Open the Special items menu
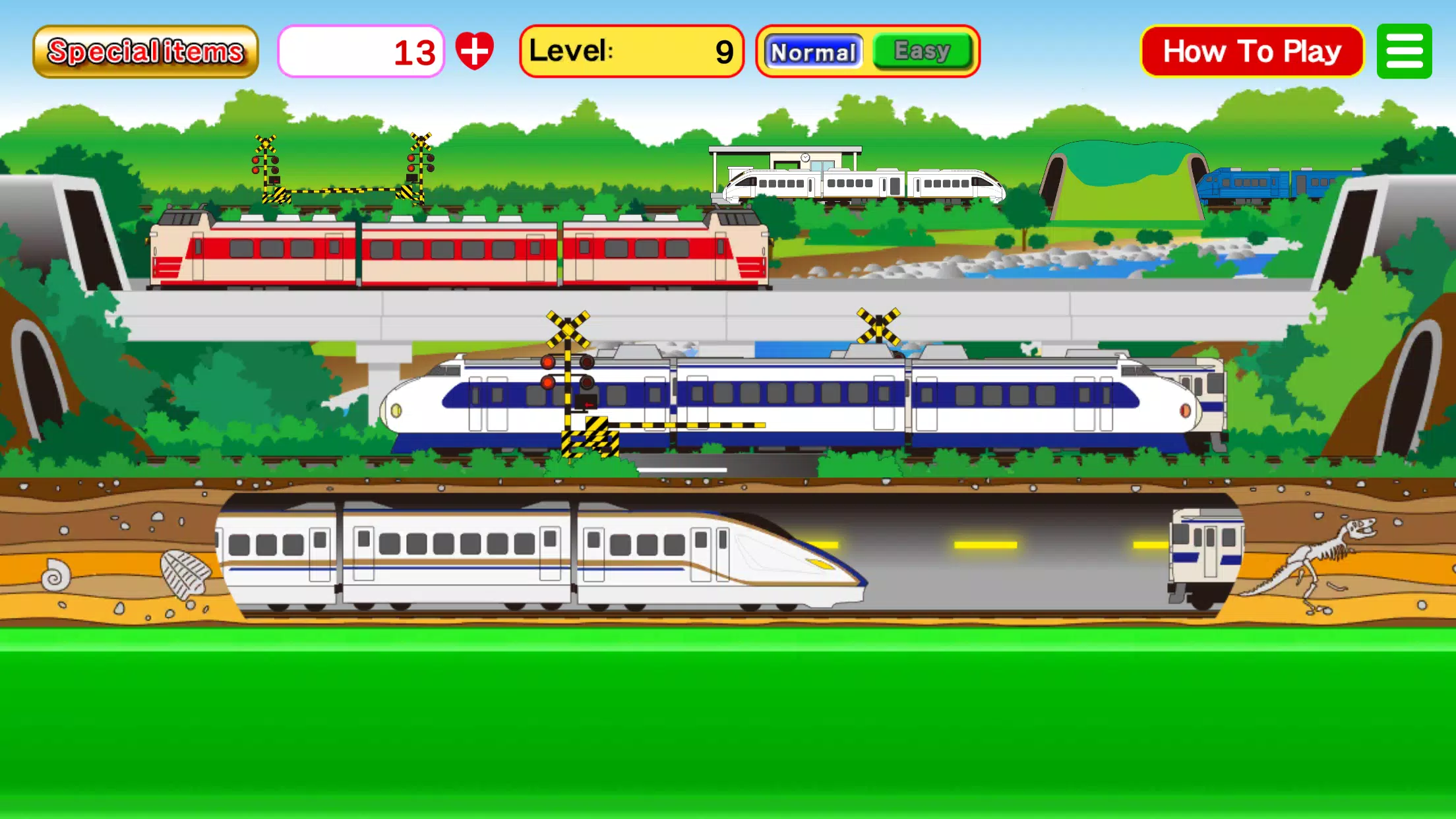This screenshot has height=819, width=1456. coord(145,50)
